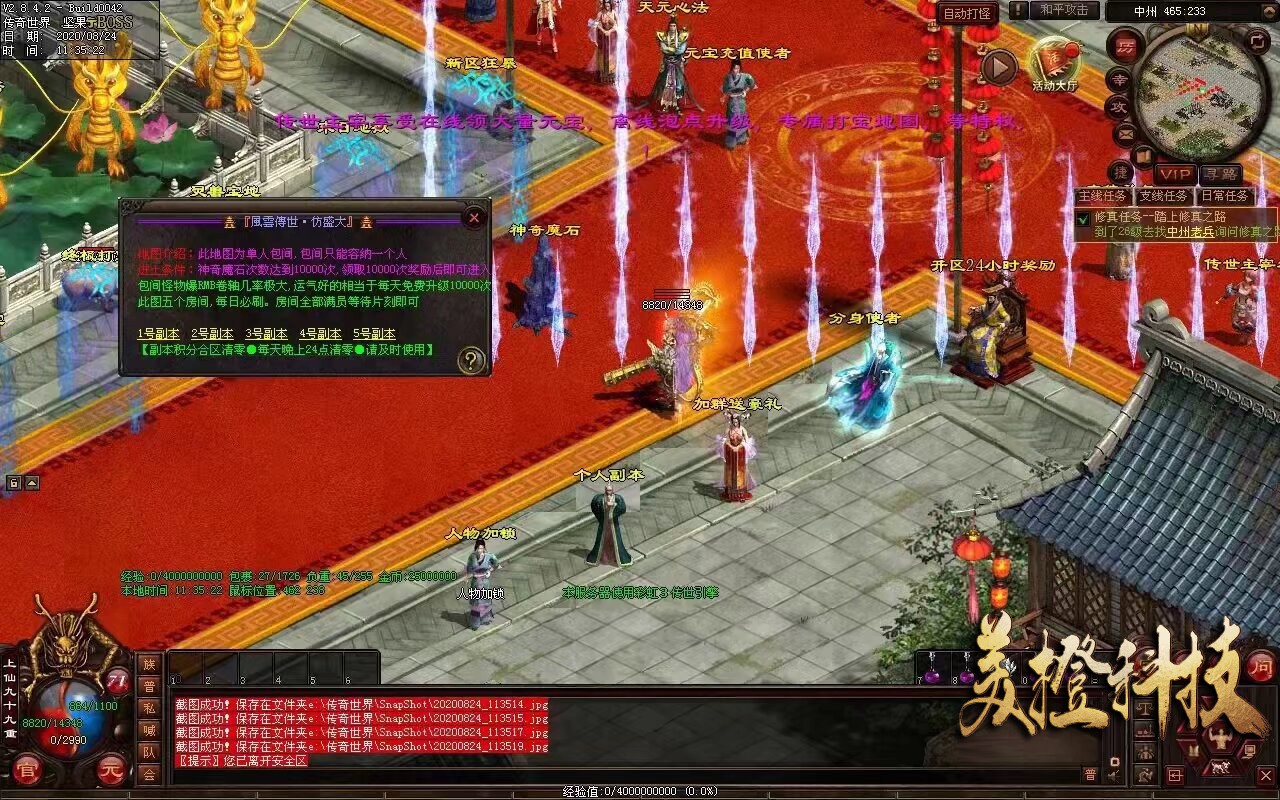Activate the 寻路 pathfinding button
This screenshot has width=1280, height=800.
[1219, 174]
